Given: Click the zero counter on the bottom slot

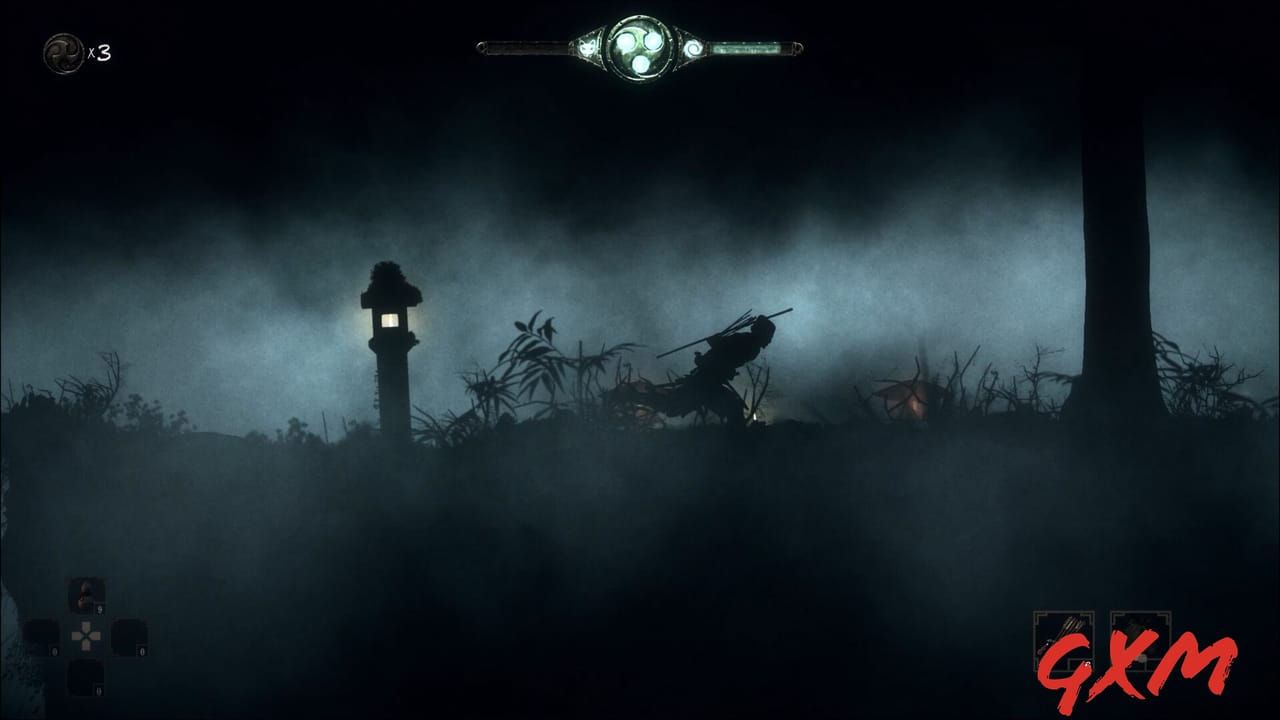Looking at the screenshot, I should coord(98,691).
